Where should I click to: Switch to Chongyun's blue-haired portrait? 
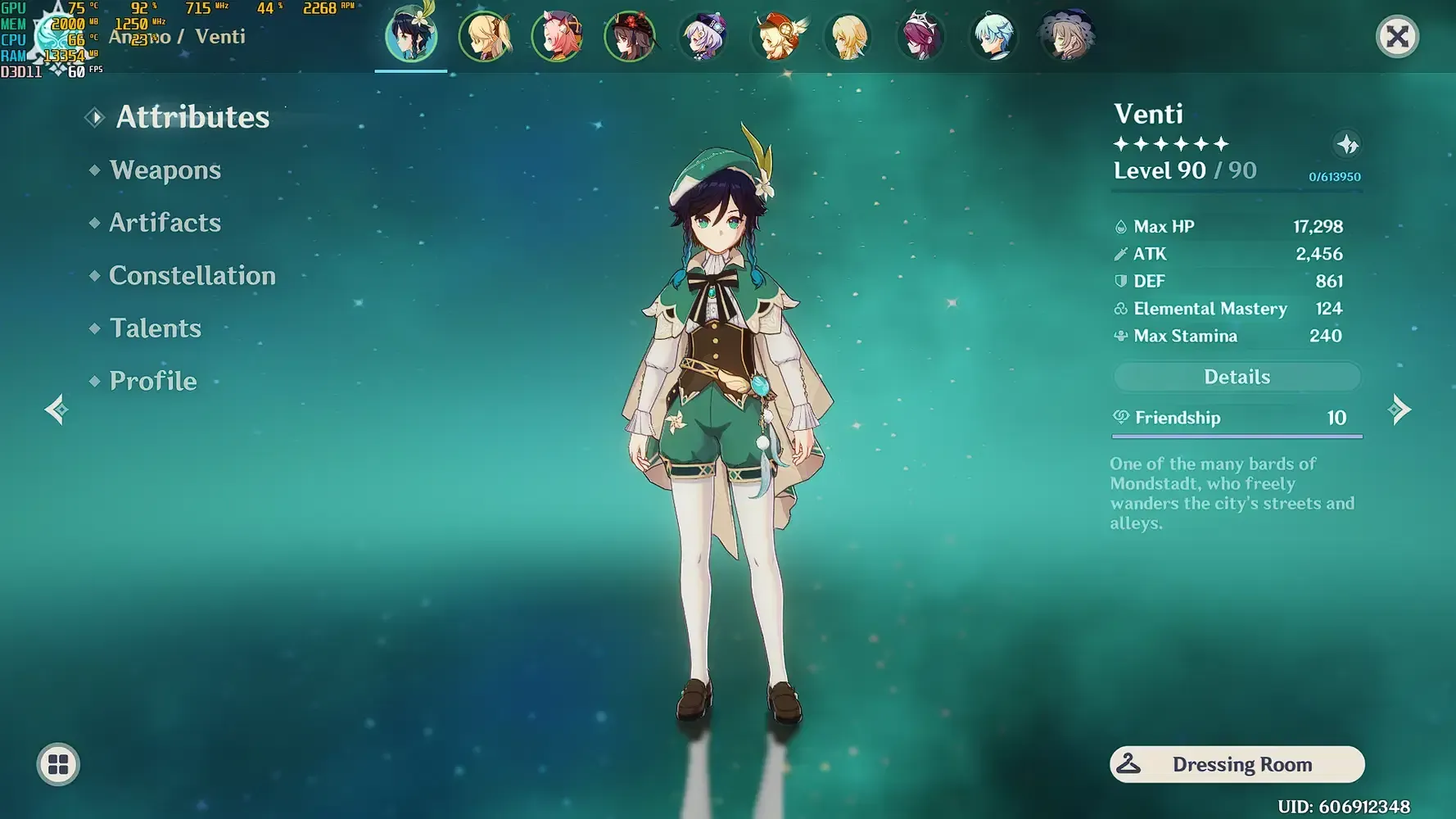(x=993, y=37)
